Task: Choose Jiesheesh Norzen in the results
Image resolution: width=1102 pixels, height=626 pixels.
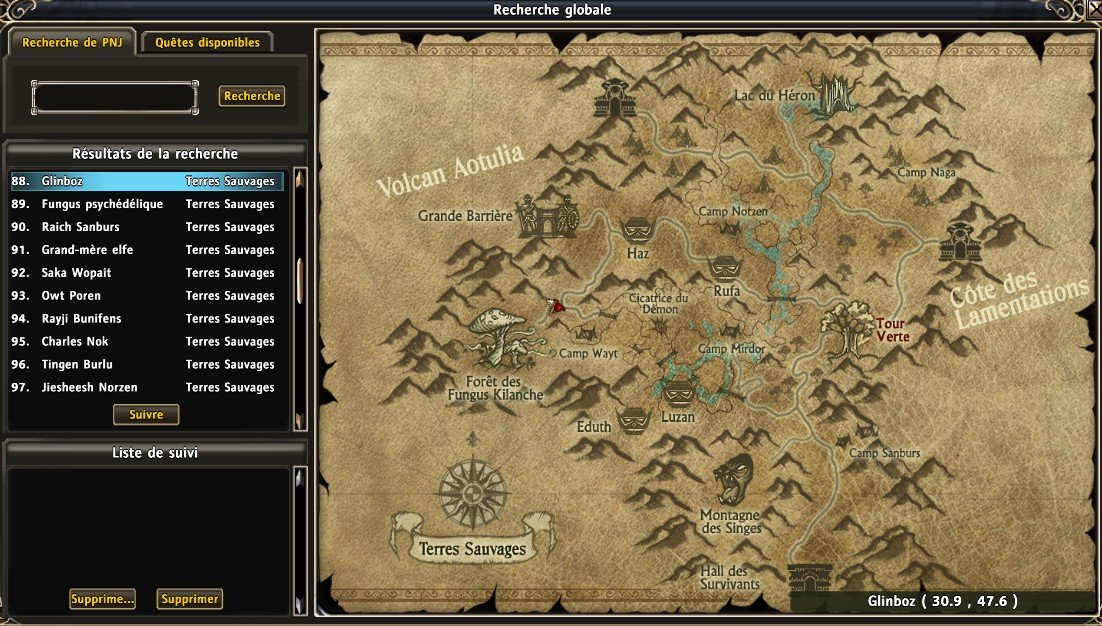Action: tap(147, 388)
